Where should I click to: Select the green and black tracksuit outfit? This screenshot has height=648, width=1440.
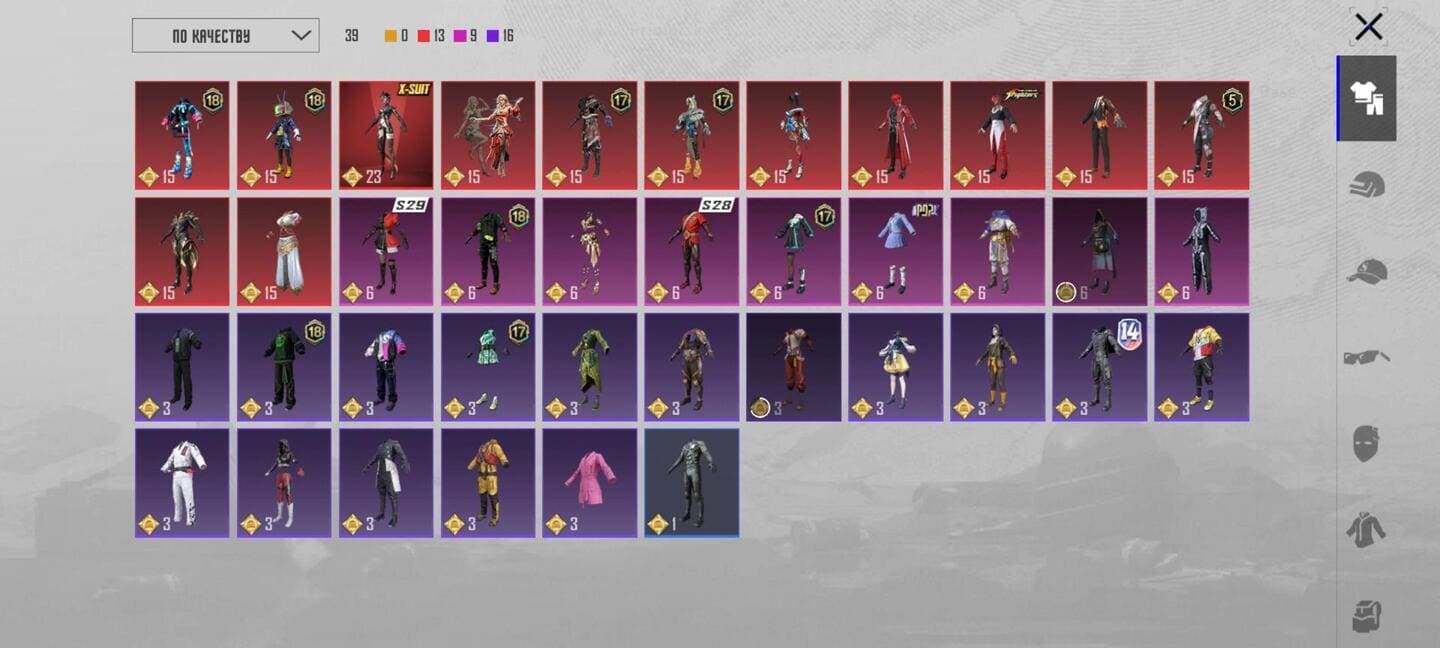click(x=284, y=367)
